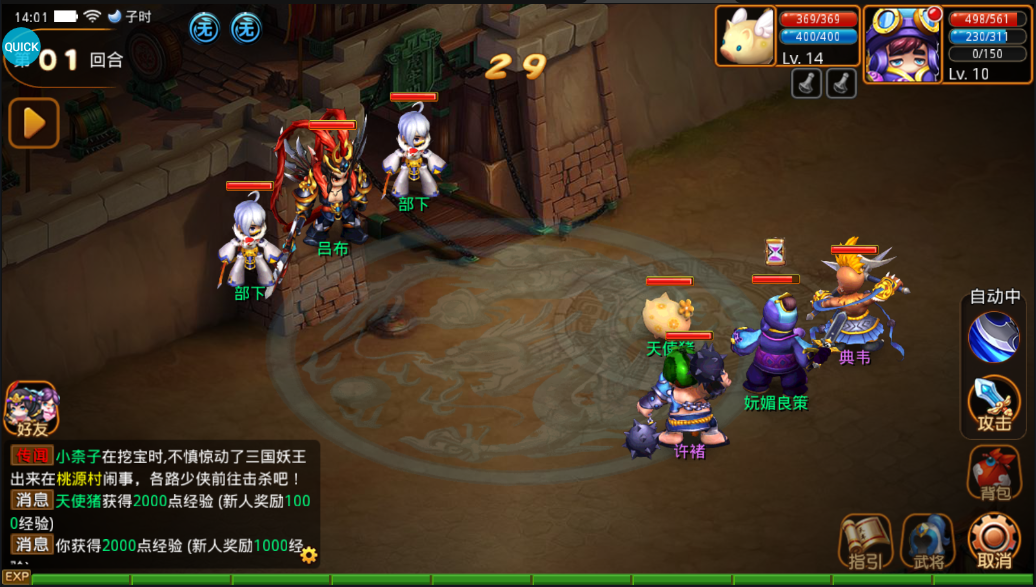Activate the blue swirl auto skill icon
The height and width of the screenshot is (587, 1036).
[x=993, y=337]
